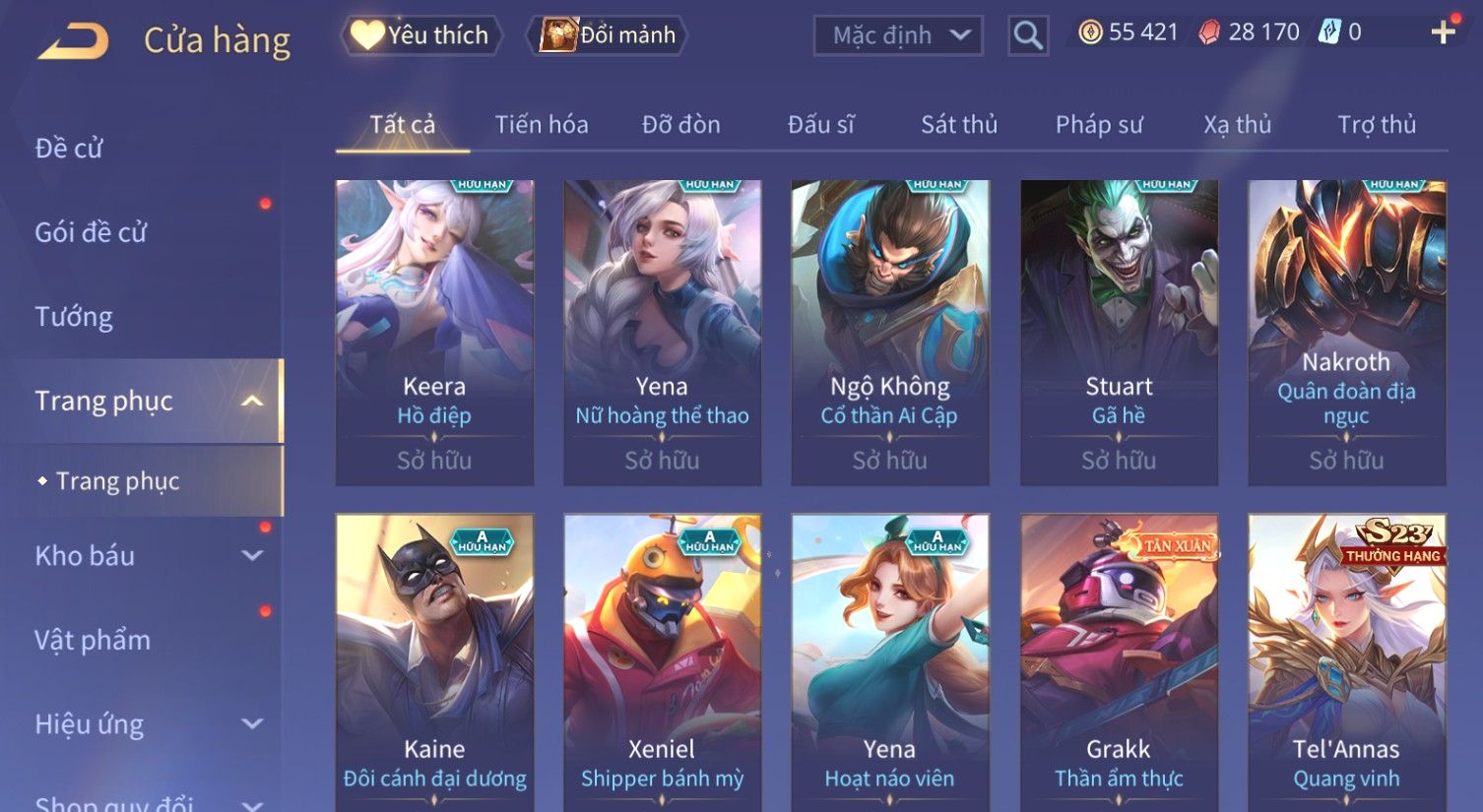The height and width of the screenshot is (812, 1483).
Task: Select Tel'Annas Quang vinh skin card
Action: point(1346,661)
